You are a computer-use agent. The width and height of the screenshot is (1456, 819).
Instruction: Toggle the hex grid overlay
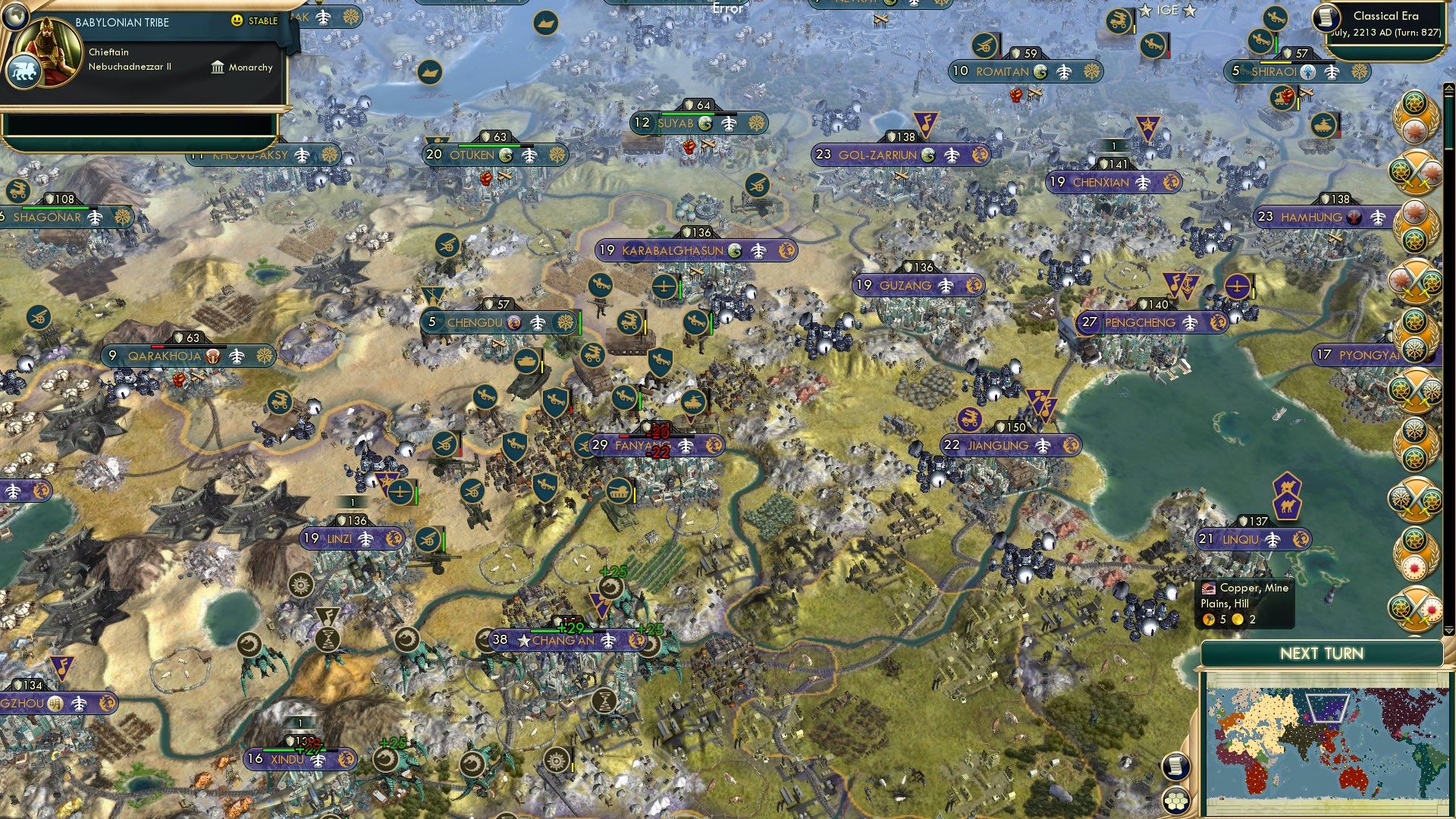tap(1178, 800)
